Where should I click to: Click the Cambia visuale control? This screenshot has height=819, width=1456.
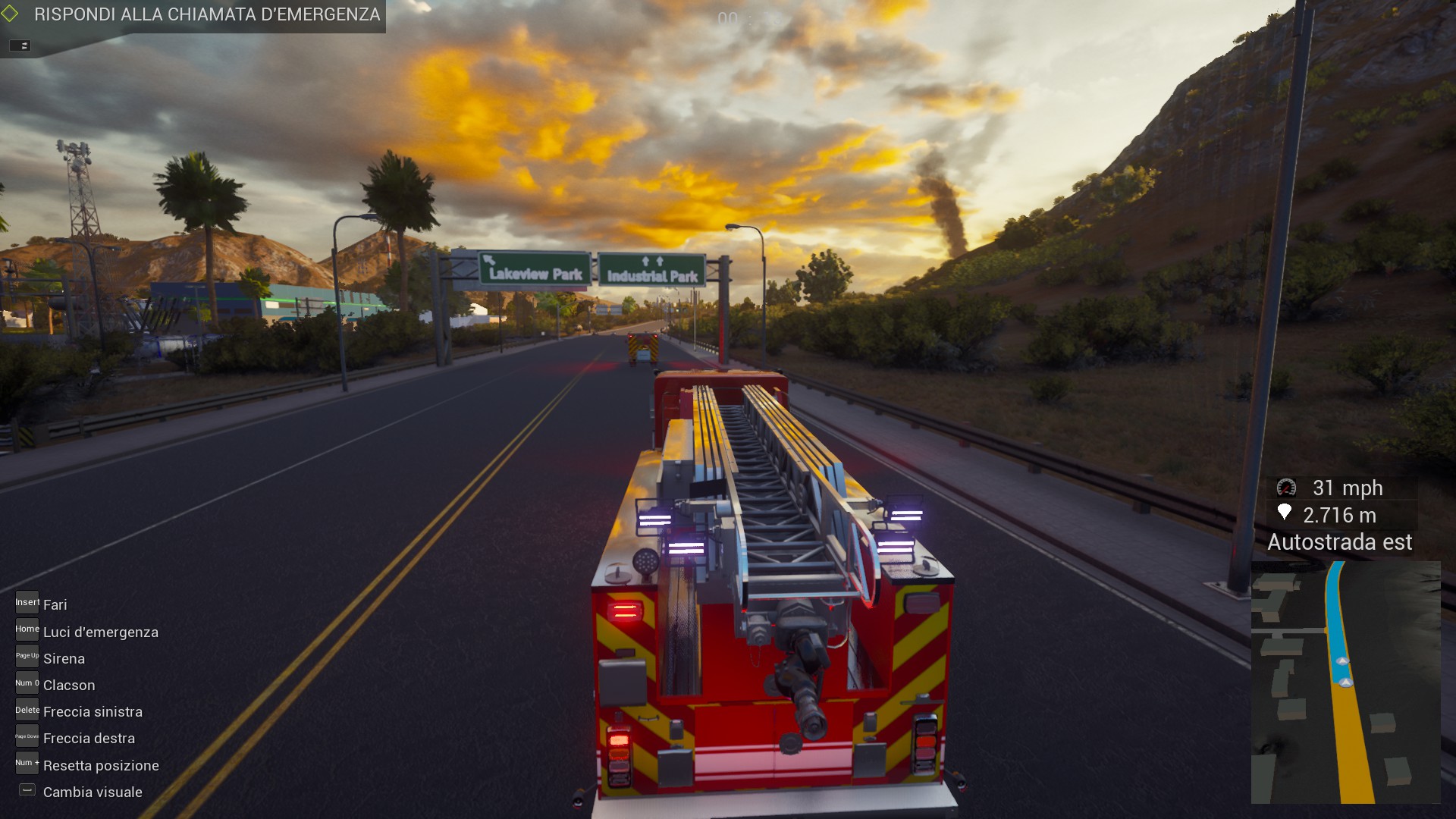point(93,792)
